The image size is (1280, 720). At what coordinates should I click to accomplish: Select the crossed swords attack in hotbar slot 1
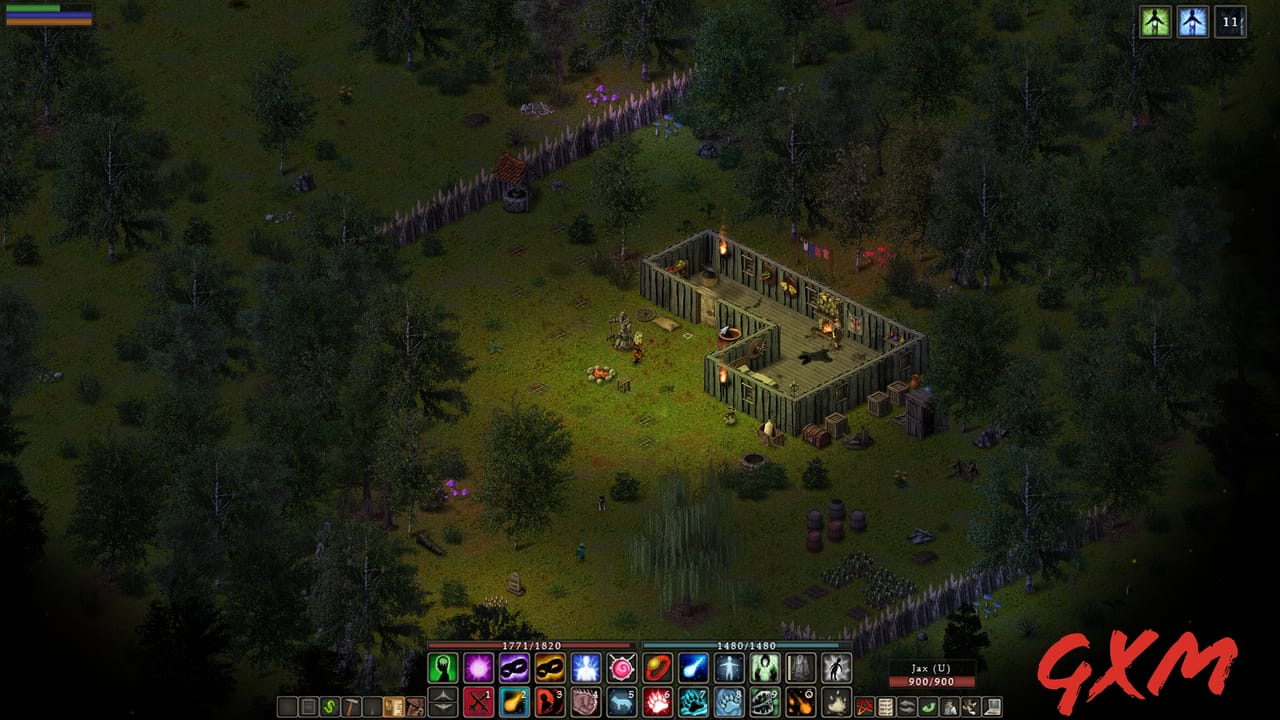[x=477, y=701]
